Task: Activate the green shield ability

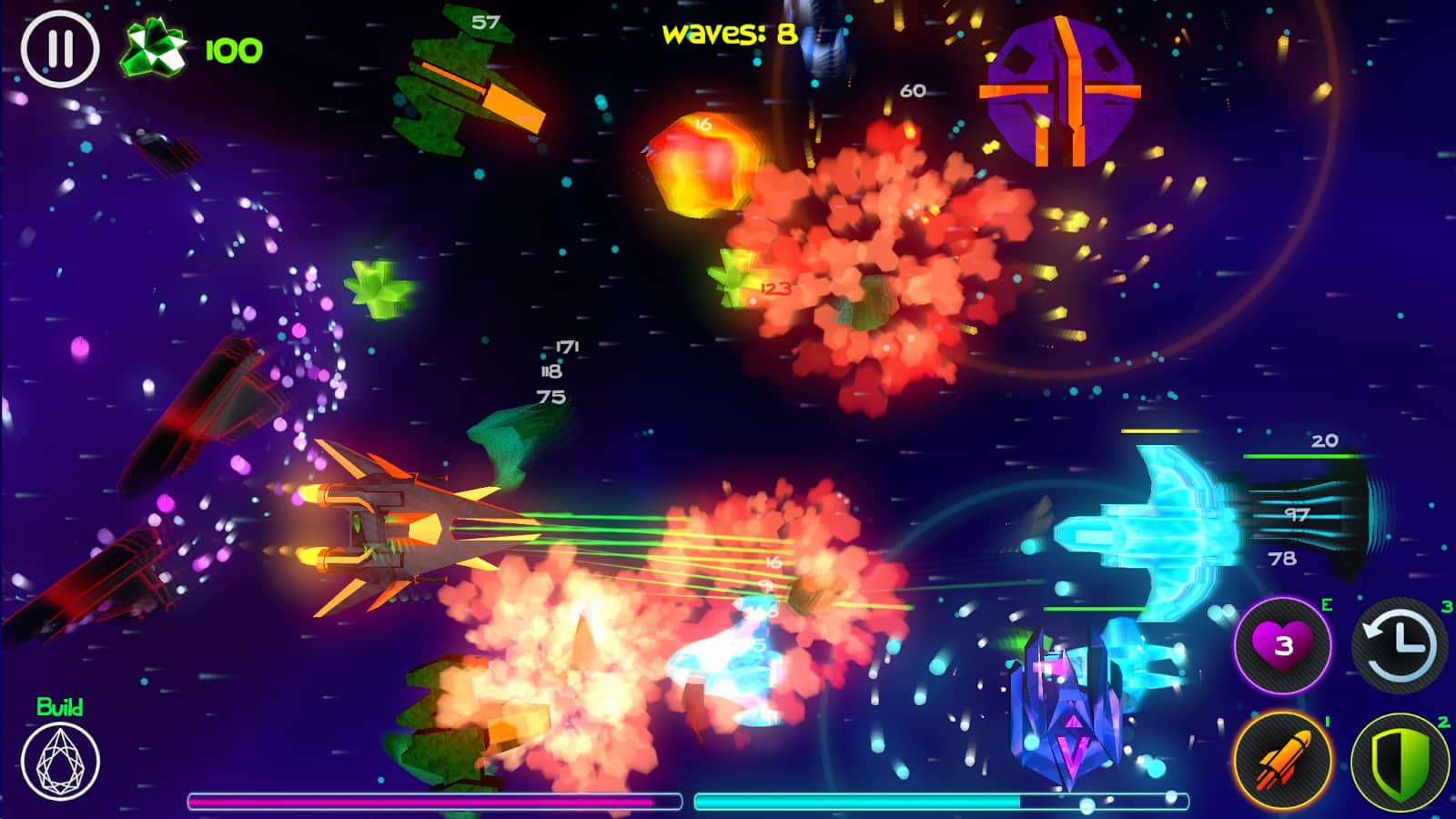Action: 1400,763
